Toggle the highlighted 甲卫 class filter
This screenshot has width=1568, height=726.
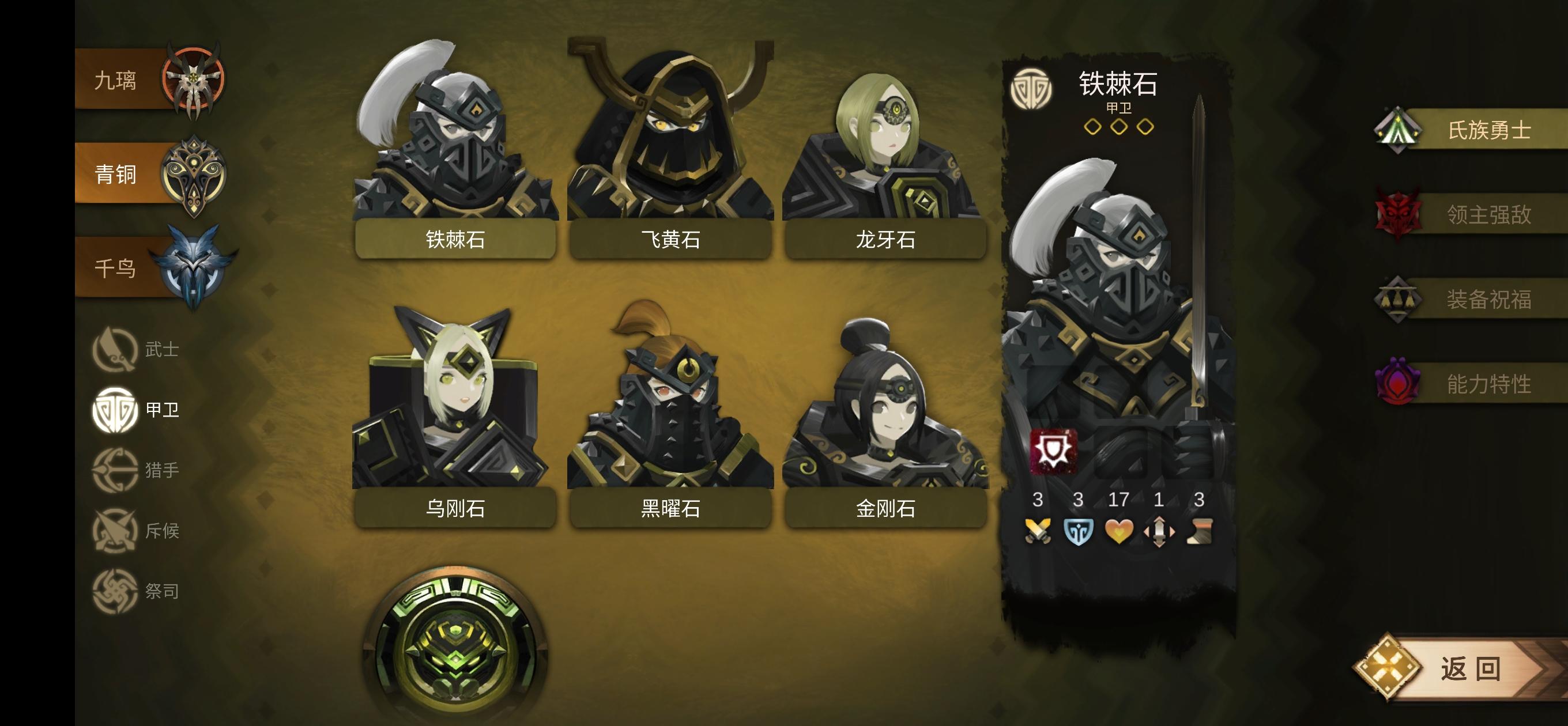[116, 410]
